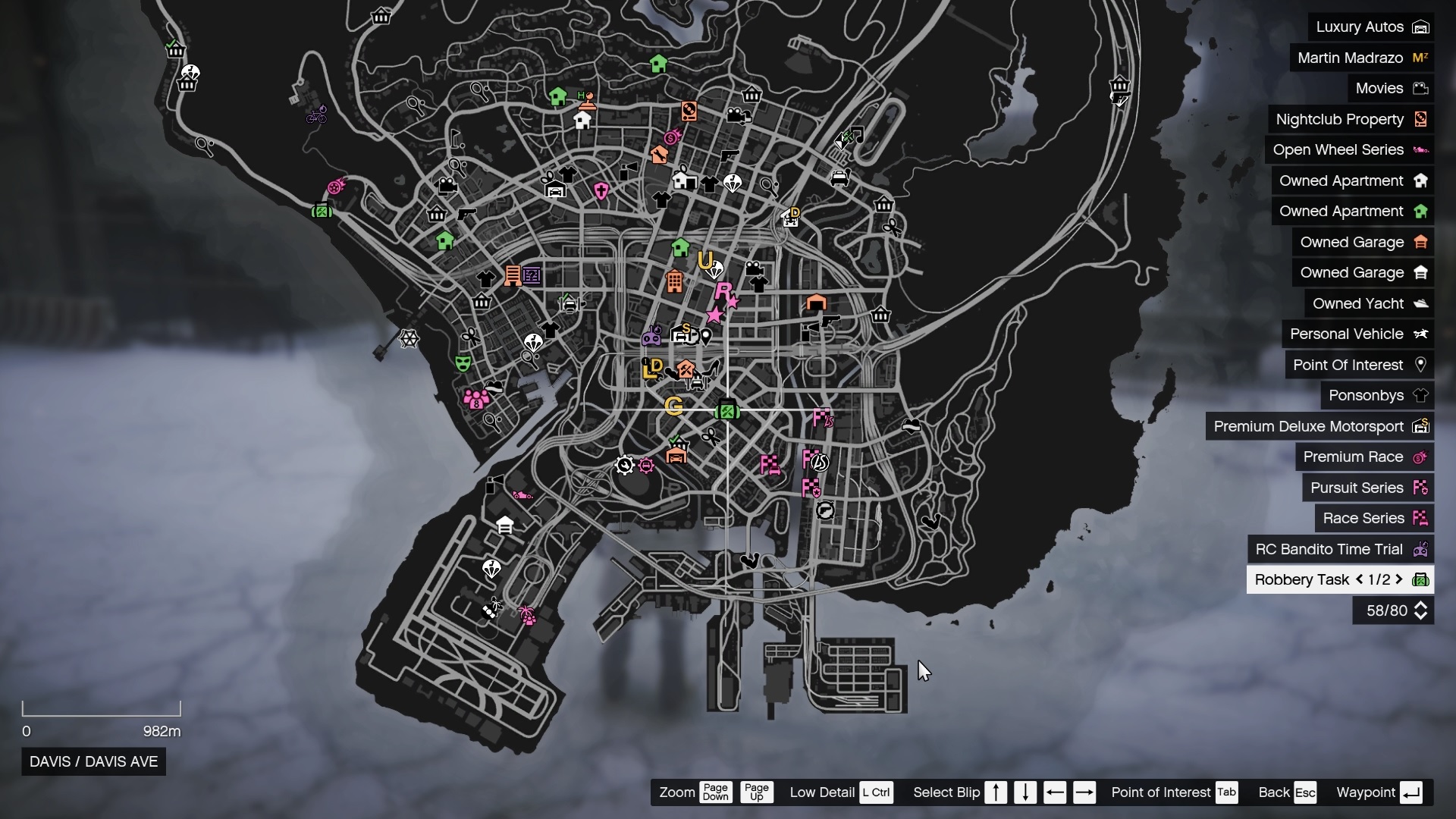Click the previous arrow on Robbery Task

click(x=1360, y=579)
